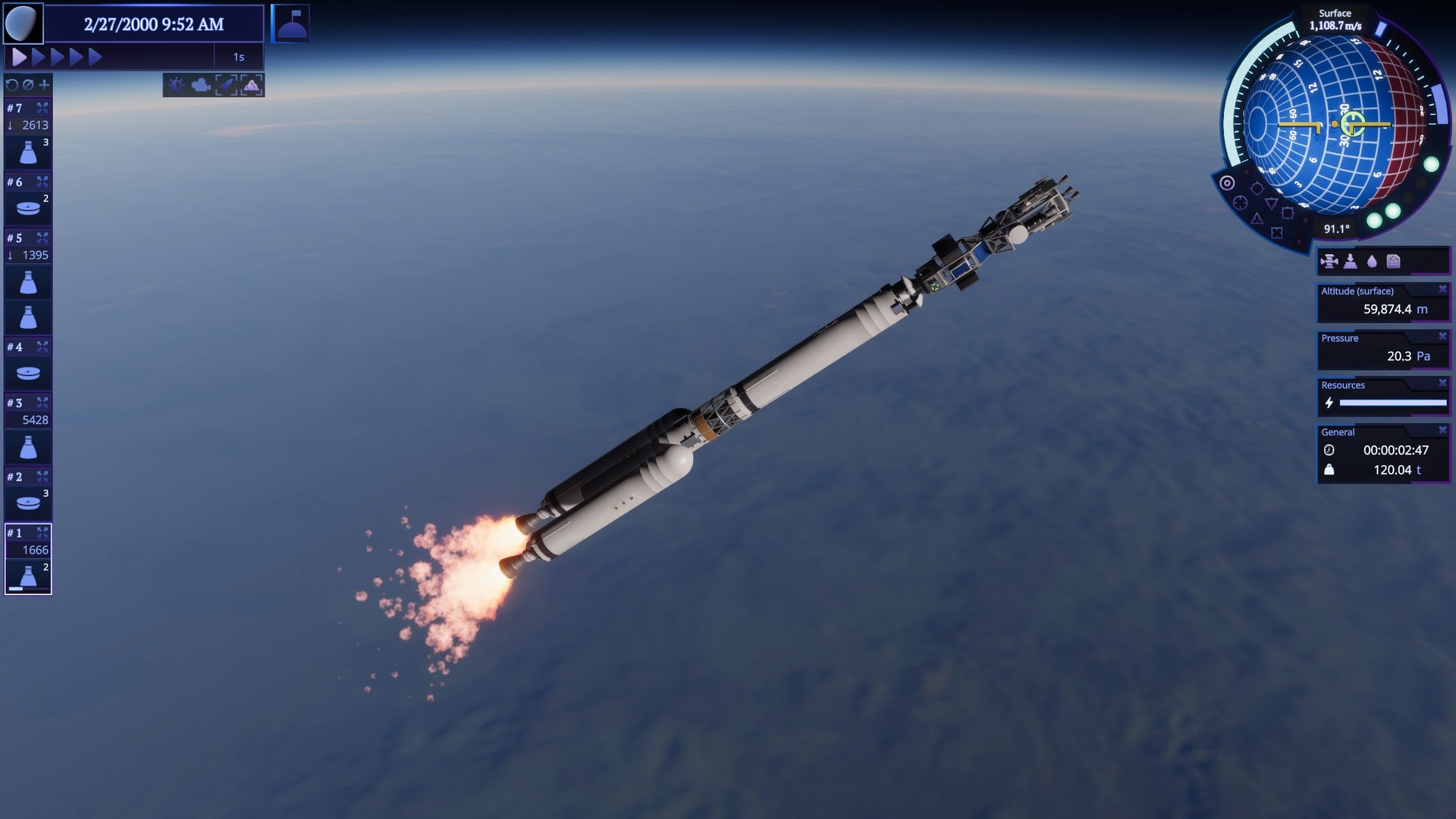Click the fastest time warp arrow

click(x=96, y=55)
